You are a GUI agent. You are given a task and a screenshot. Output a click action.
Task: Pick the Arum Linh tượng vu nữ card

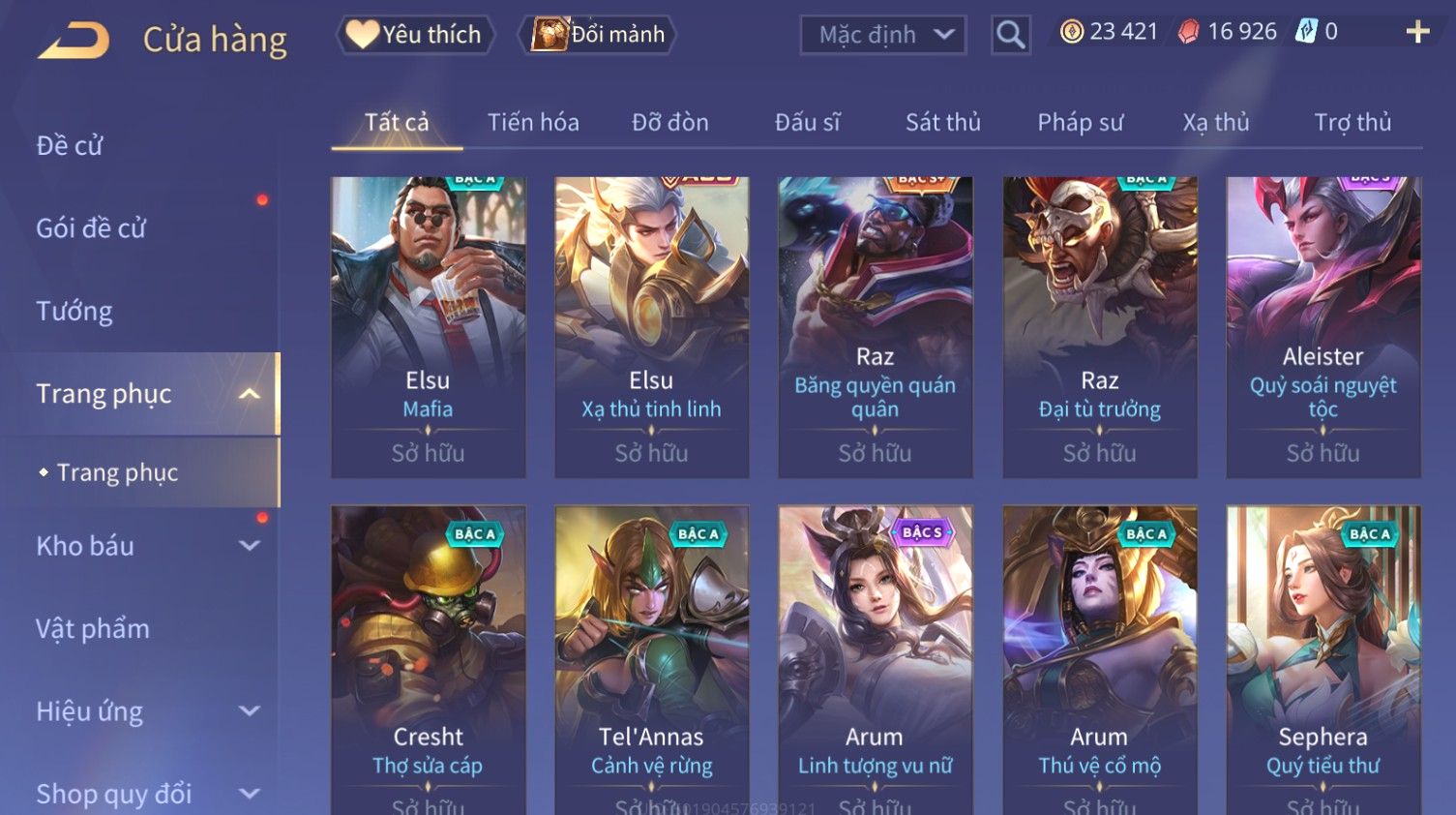point(875,658)
